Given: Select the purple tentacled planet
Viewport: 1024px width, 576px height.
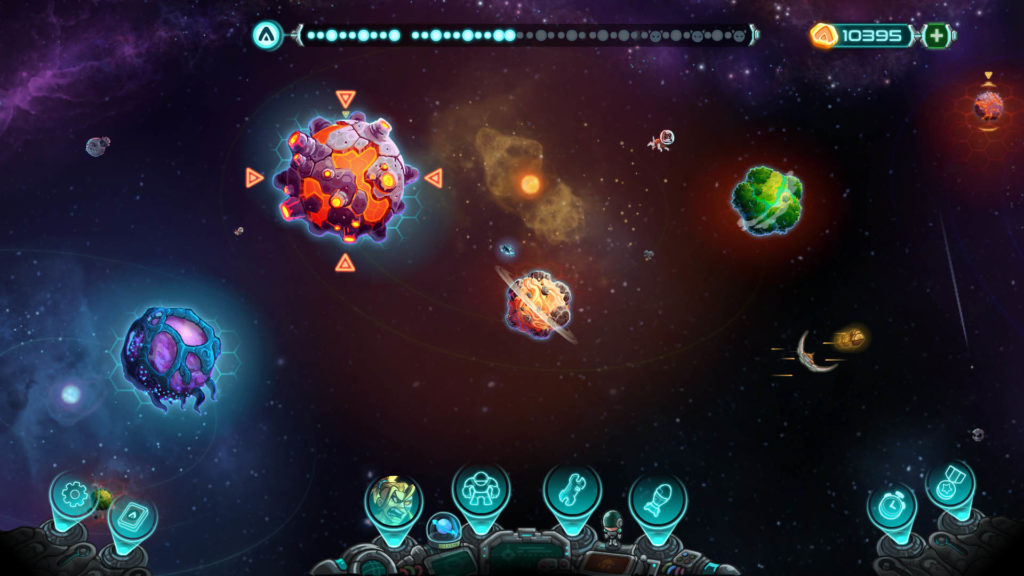Looking at the screenshot, I should 170,352.
